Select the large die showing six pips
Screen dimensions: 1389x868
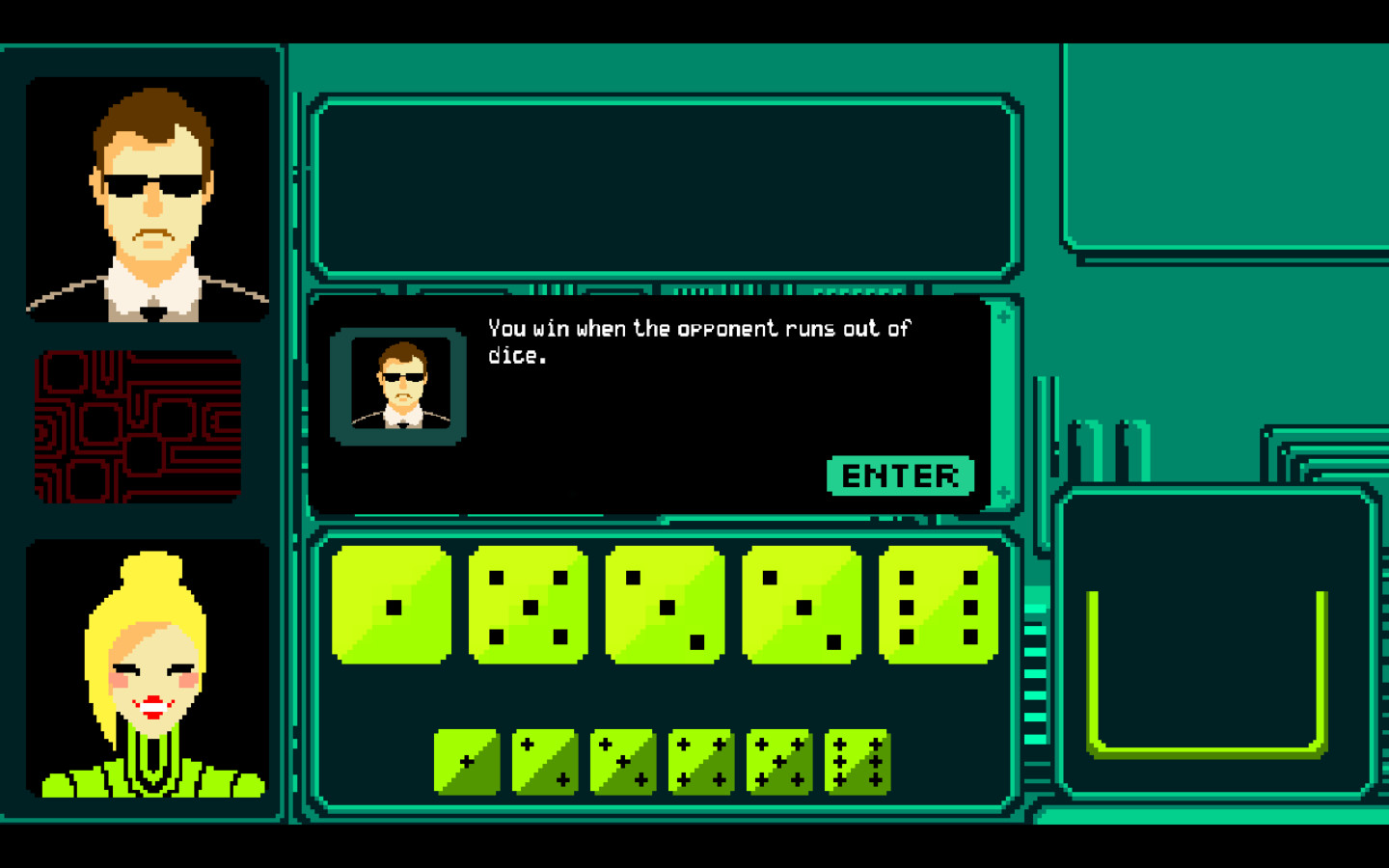[x=936, y=606]
